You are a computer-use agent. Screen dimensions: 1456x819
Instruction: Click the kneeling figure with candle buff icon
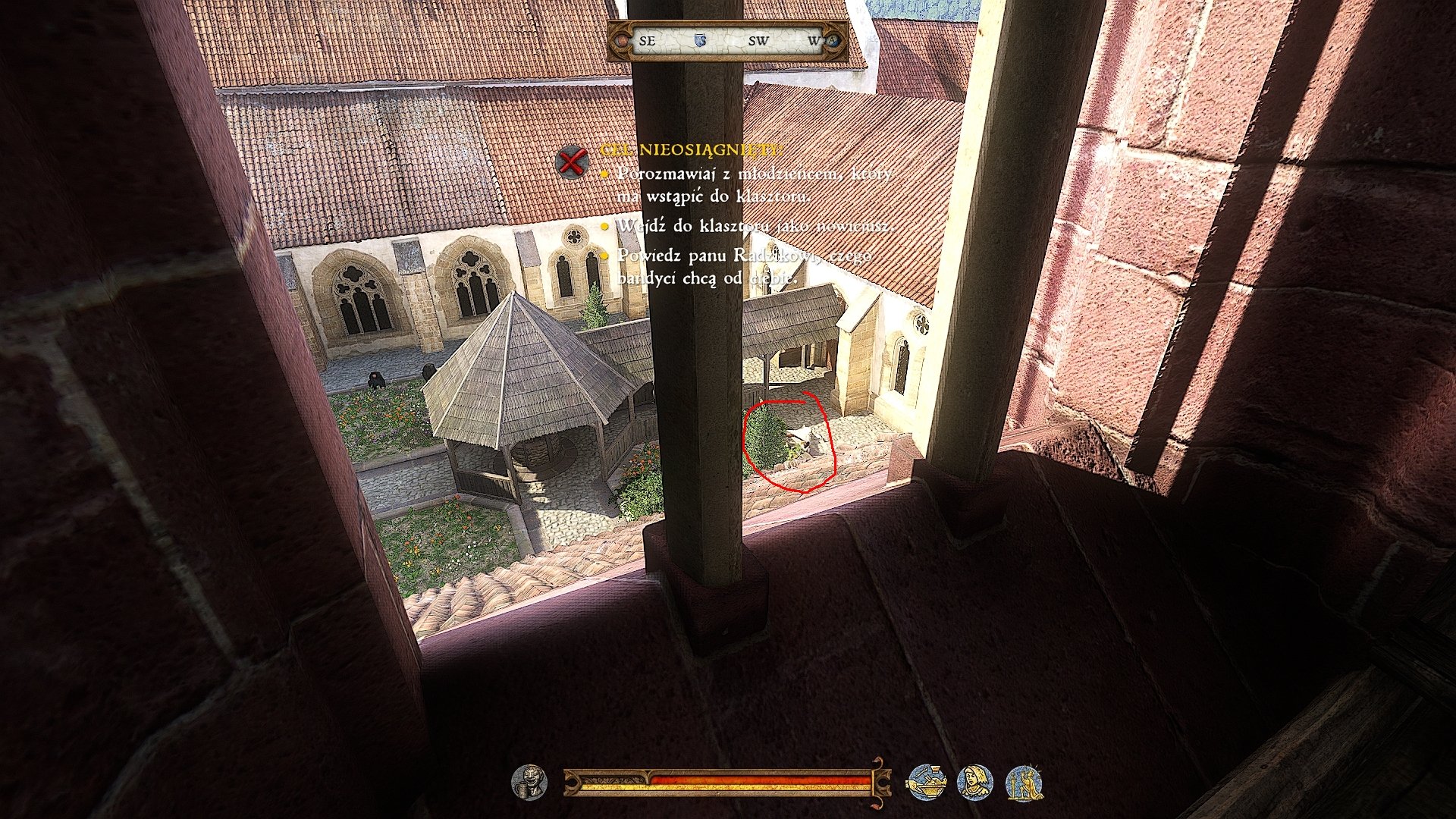(1024, 783)
